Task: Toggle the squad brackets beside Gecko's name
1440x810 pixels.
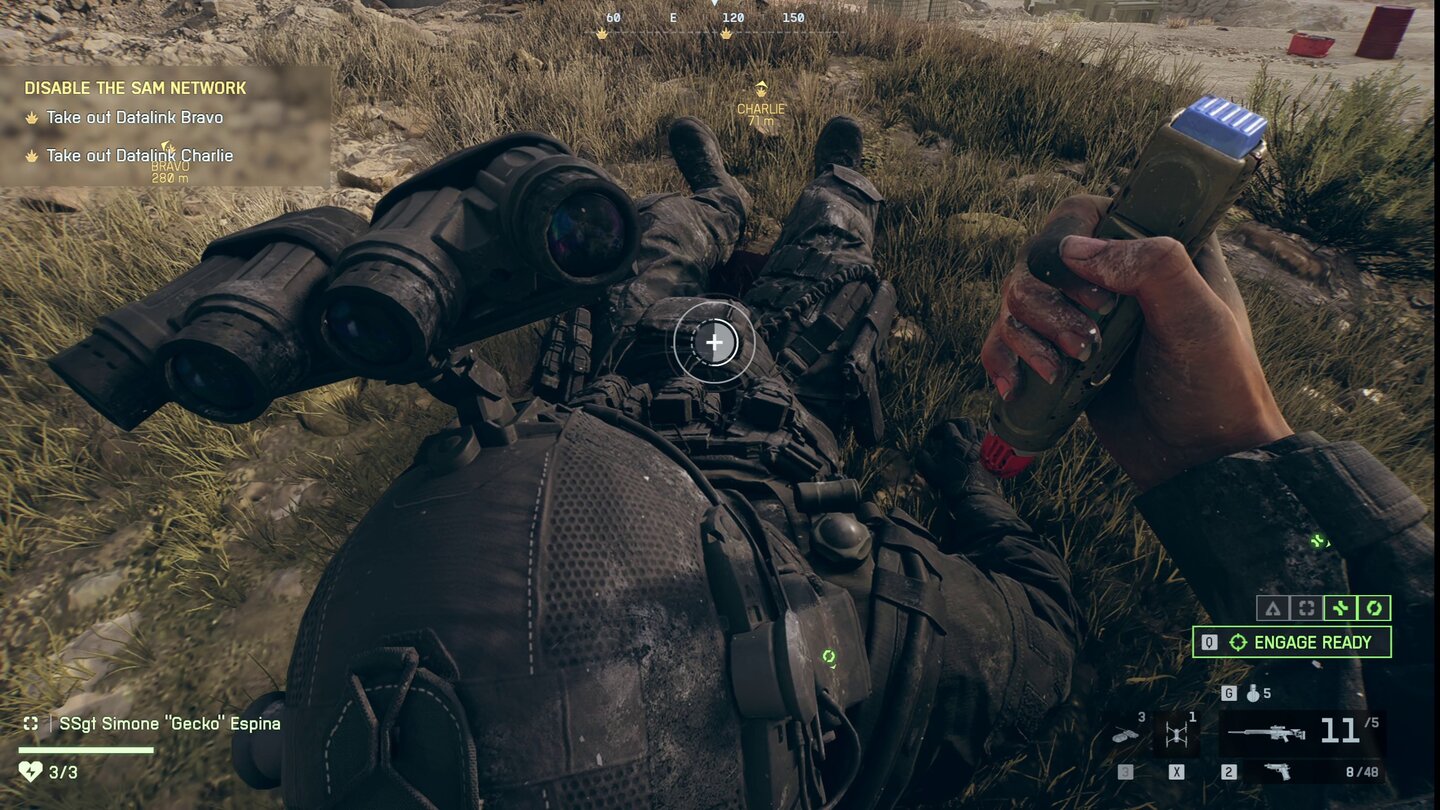Action: (30, 722)
